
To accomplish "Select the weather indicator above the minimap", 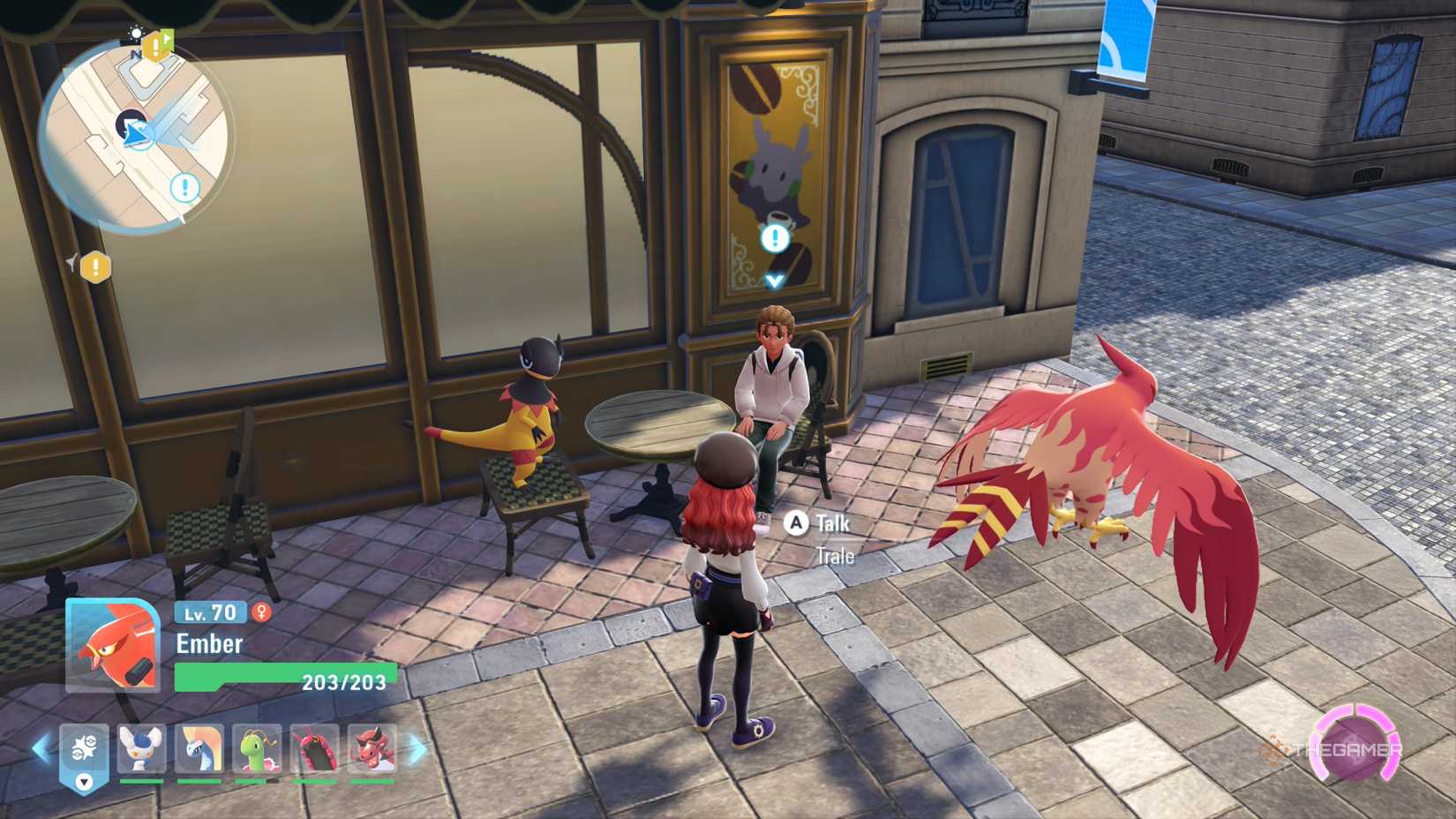I will (136, 33).
